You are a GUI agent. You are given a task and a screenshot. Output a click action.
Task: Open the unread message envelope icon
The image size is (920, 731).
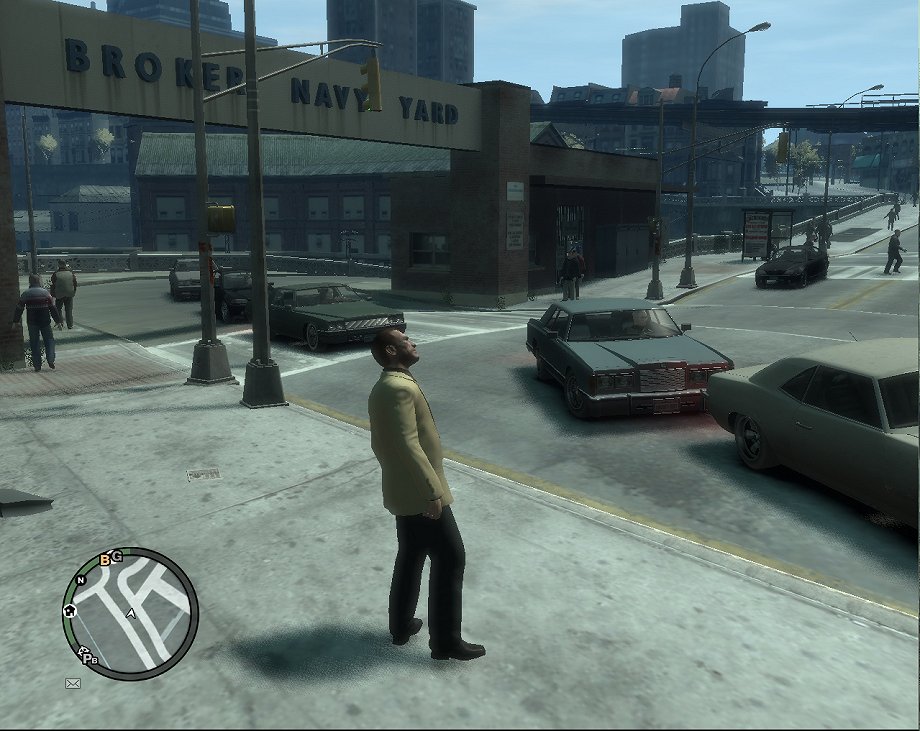(72, 684)
